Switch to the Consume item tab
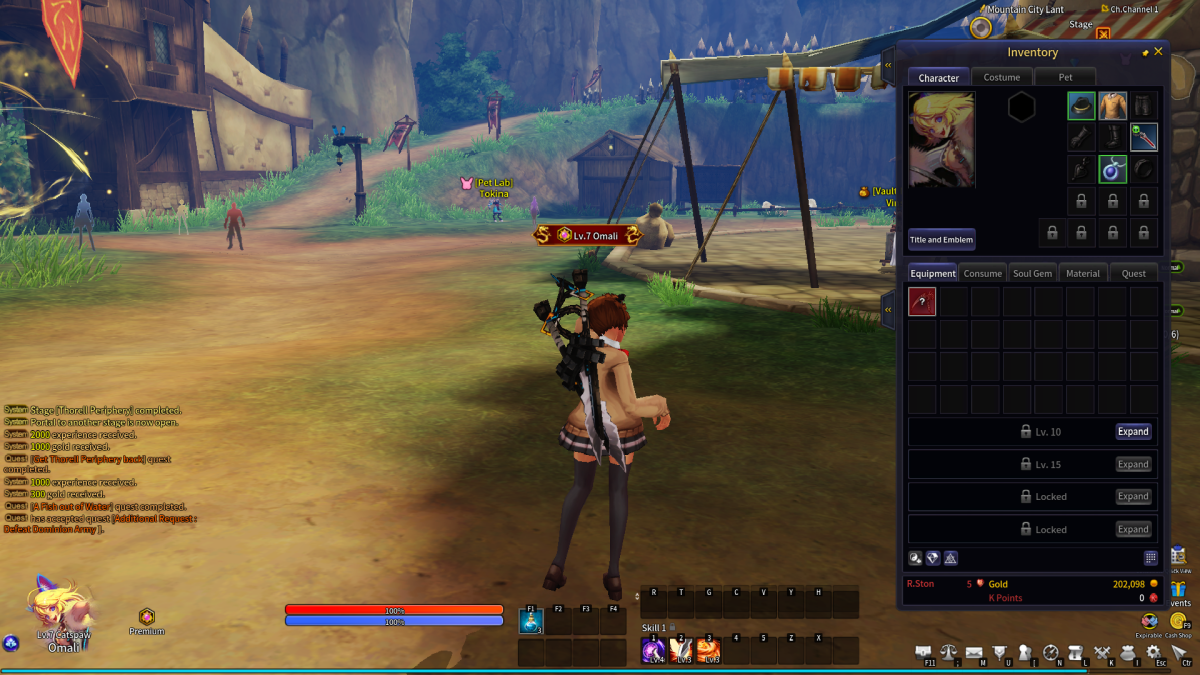The image size is (1200, 675). click(982, 273)
